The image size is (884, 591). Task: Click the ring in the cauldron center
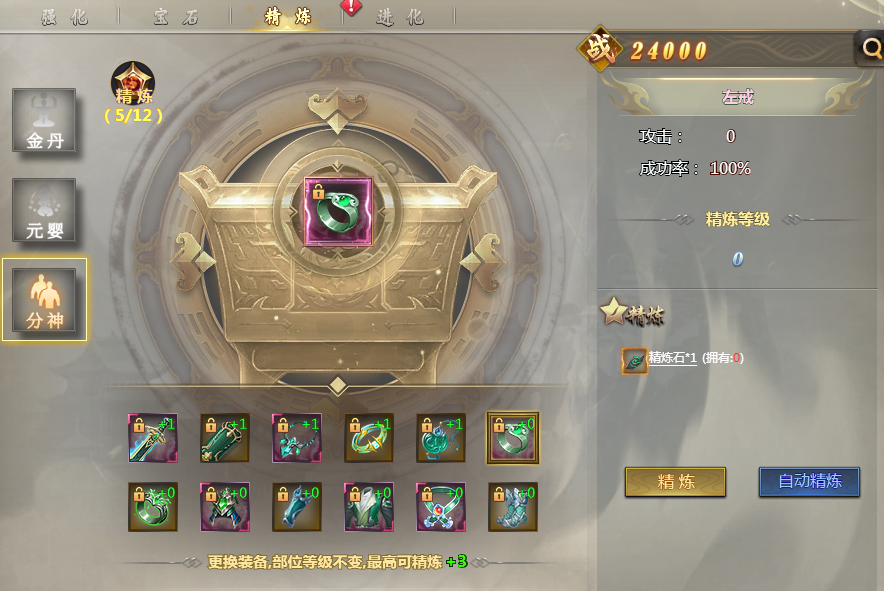coord(338,211)
